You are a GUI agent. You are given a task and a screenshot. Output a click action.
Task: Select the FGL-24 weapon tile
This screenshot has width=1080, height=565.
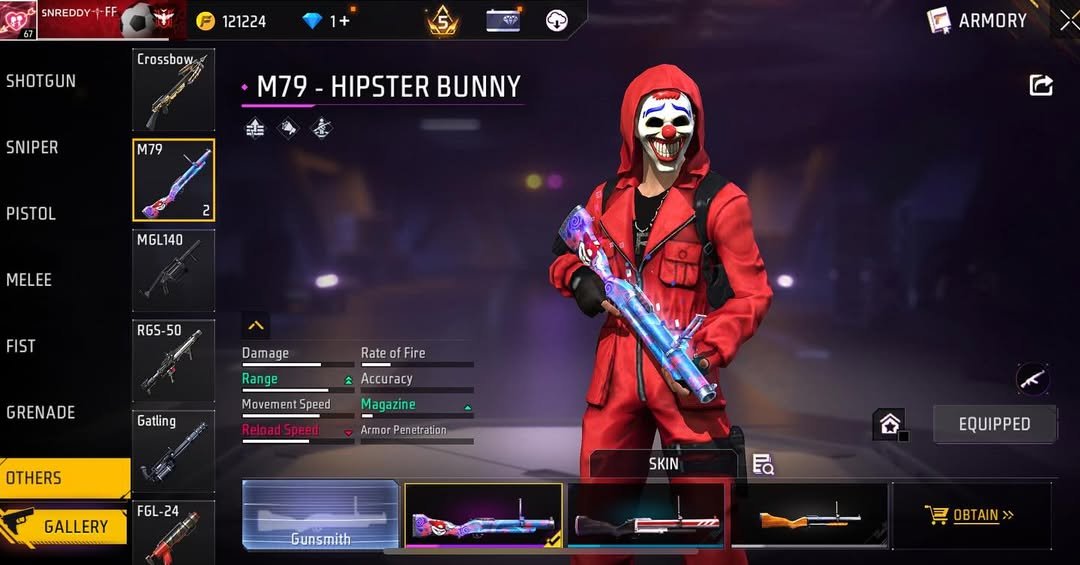click(173, 532)
